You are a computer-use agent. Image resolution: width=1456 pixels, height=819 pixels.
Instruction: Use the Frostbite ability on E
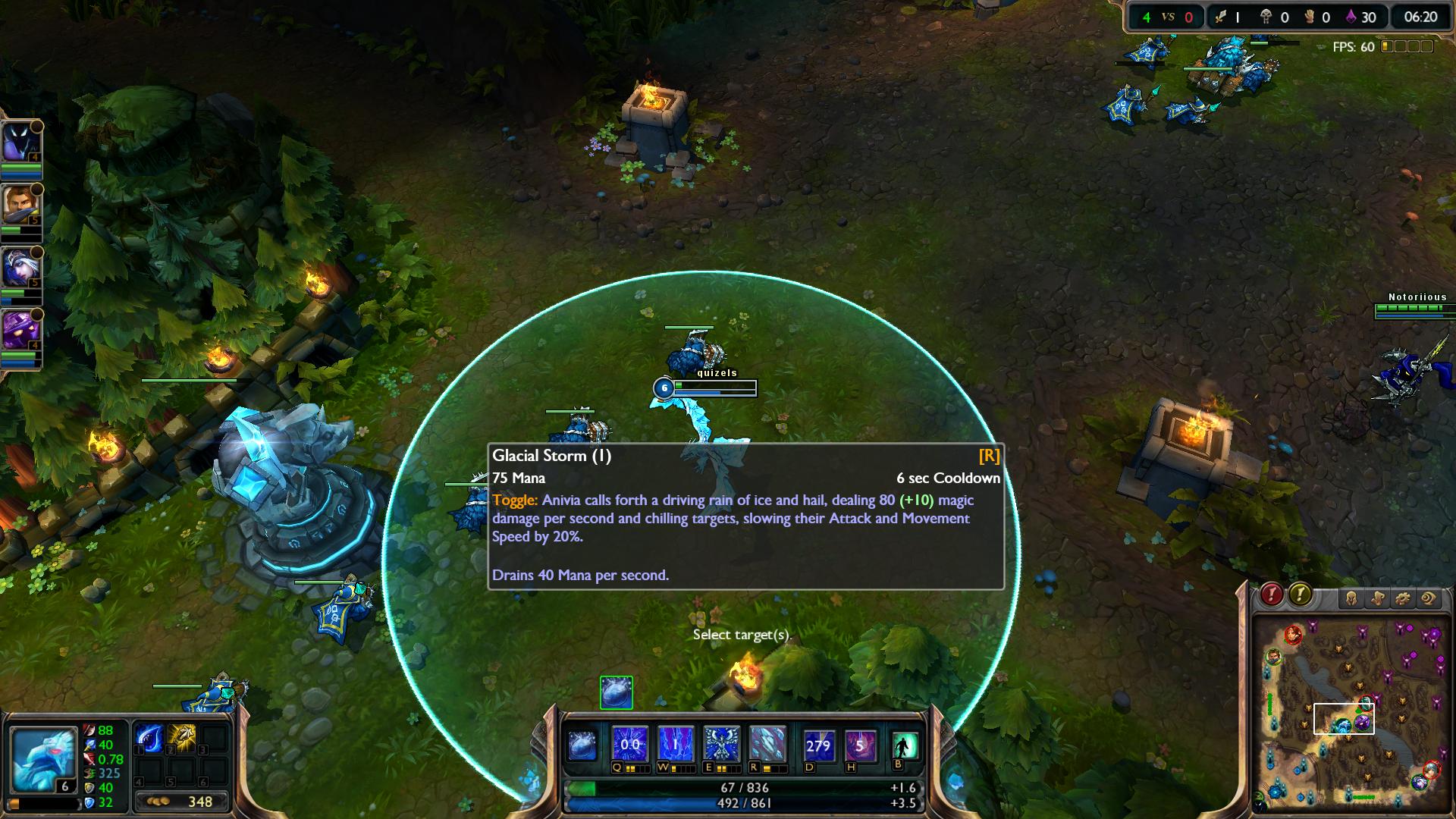(x=721, y=744)
